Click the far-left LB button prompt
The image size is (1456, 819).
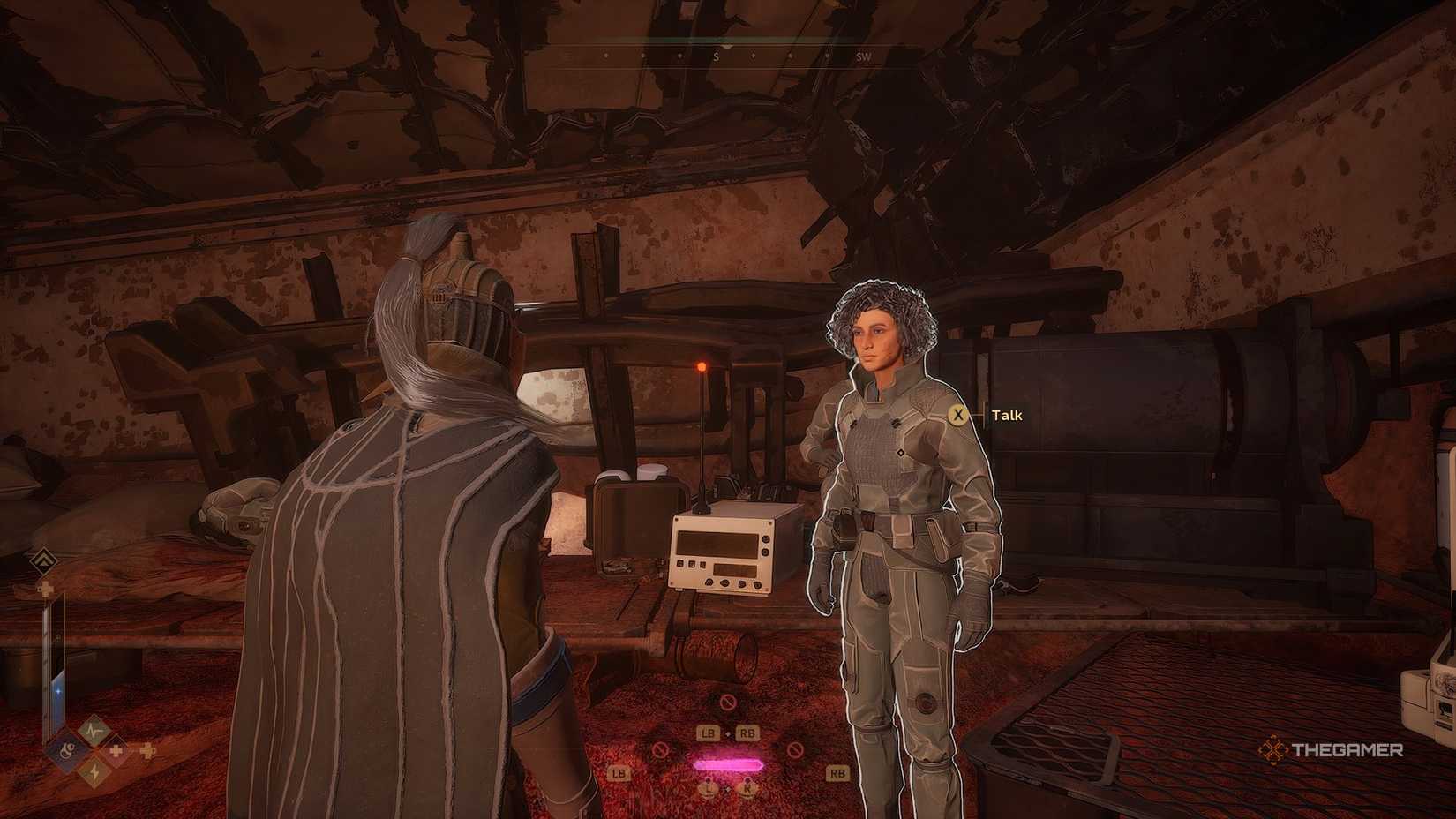click(x=619, y=774)
